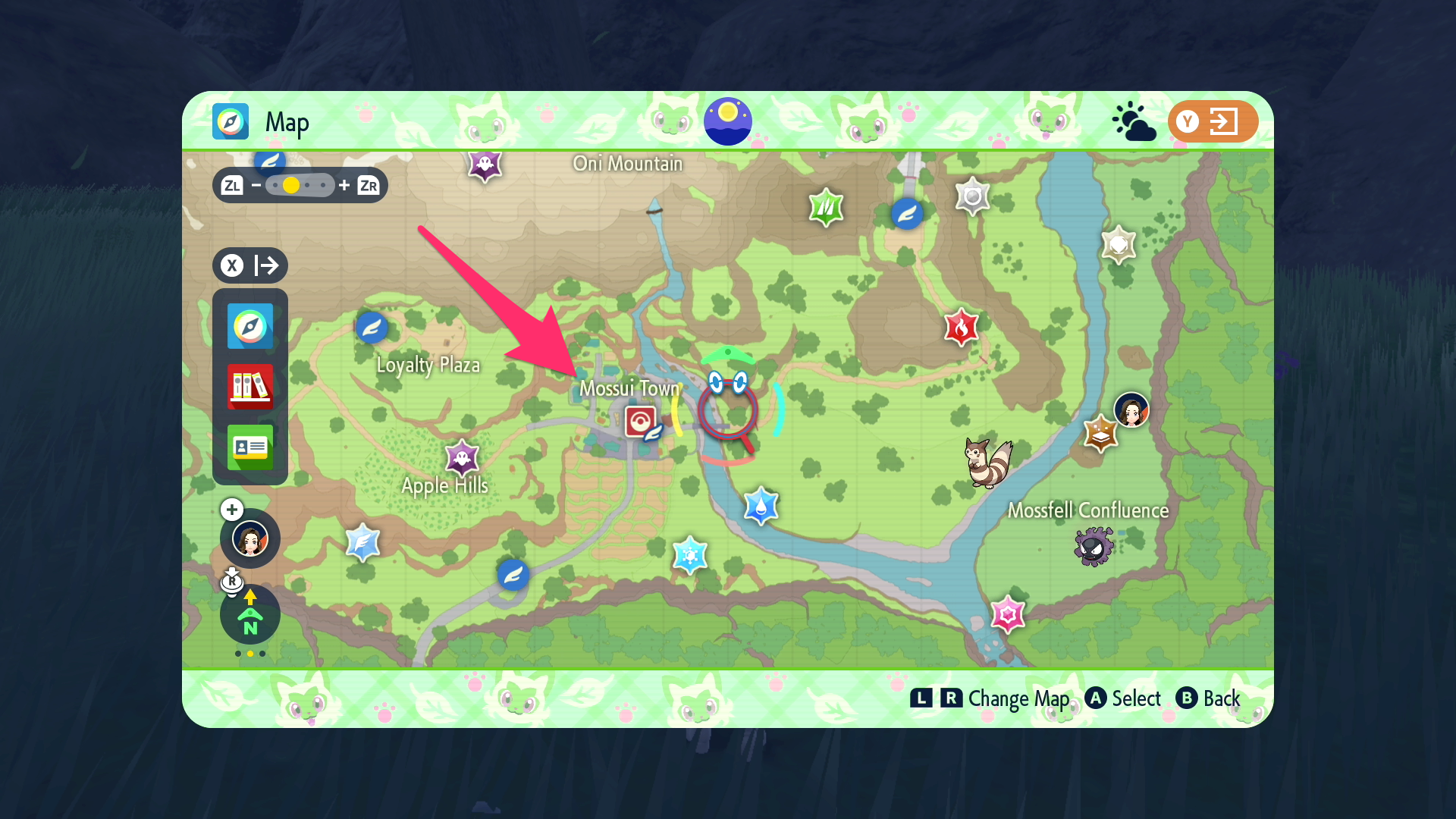Open your Trainer Profile from the sidebar

click(250, 448)
